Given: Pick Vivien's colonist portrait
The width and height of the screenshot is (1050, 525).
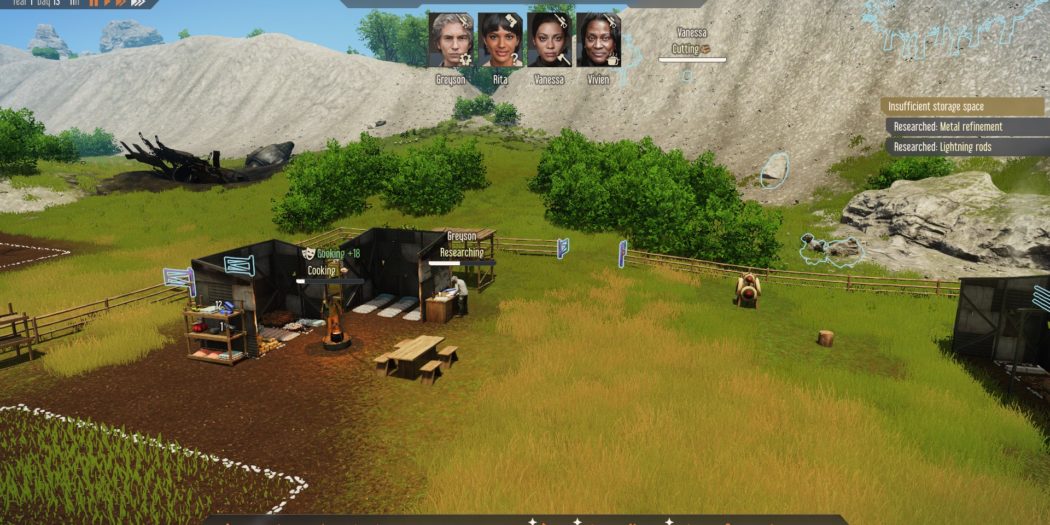Looking at the screenshot, I should 598,40.
